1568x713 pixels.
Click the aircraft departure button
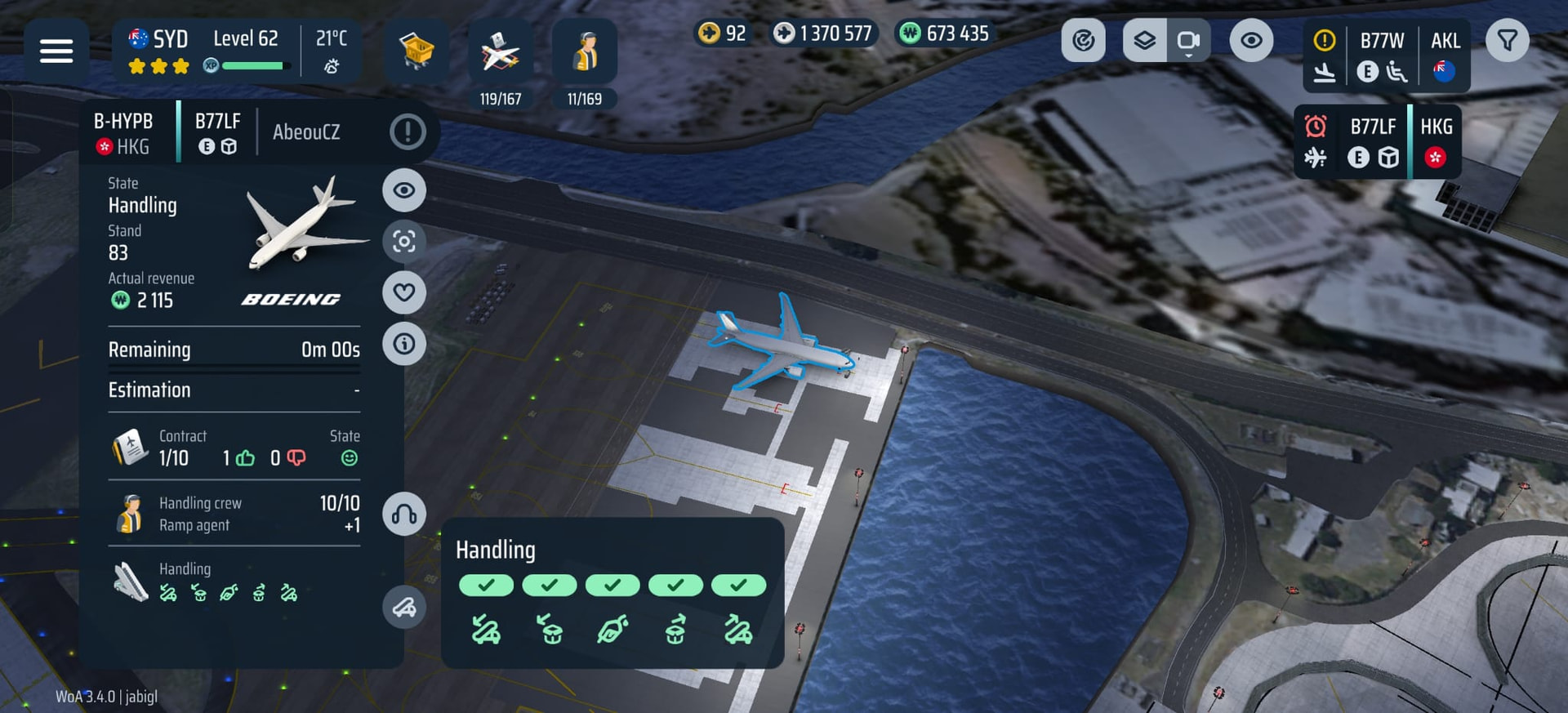pos(404,607)
